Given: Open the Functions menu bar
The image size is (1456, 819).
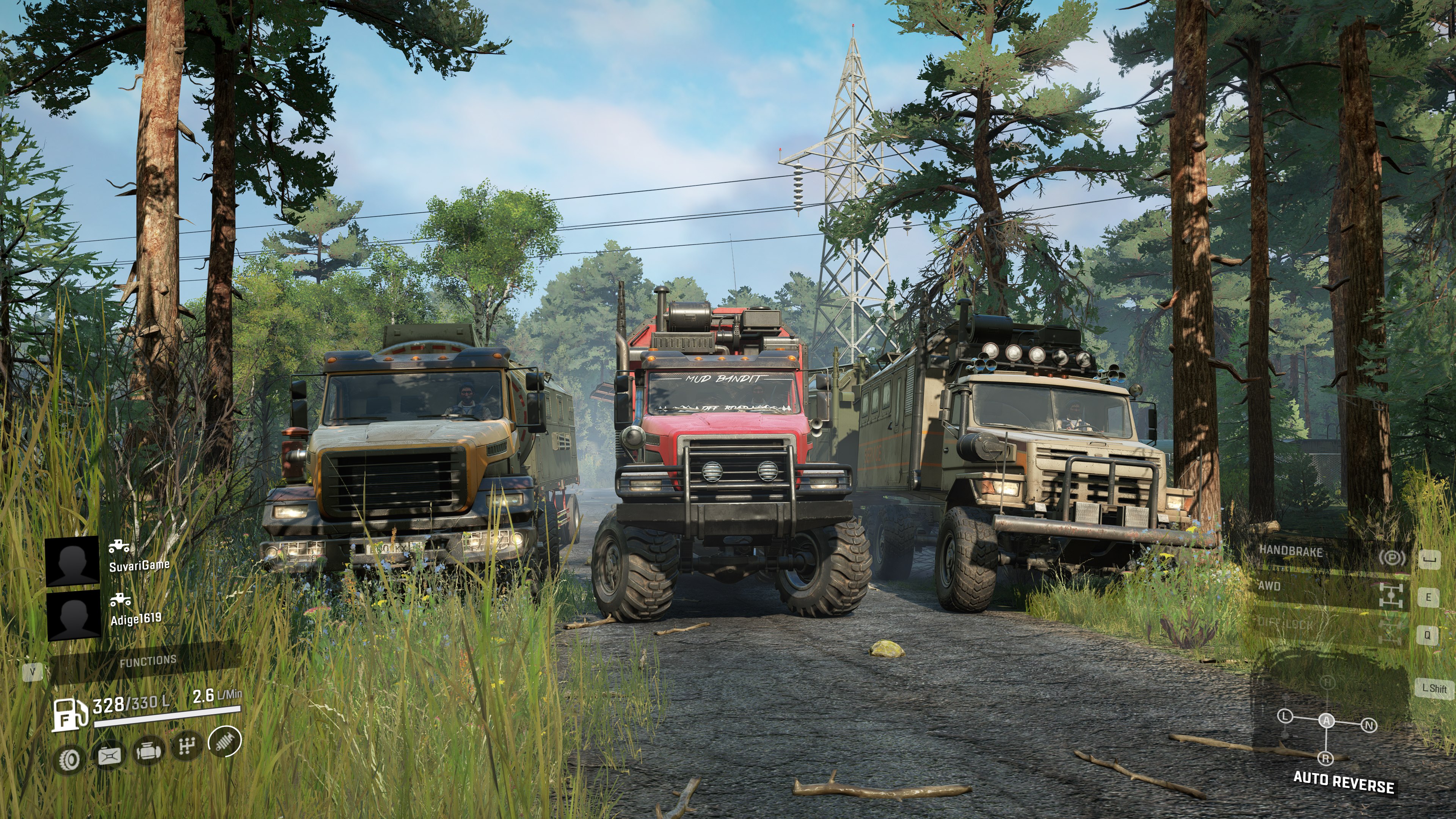Looking at the screenshot, I should [x=148, y=661].
